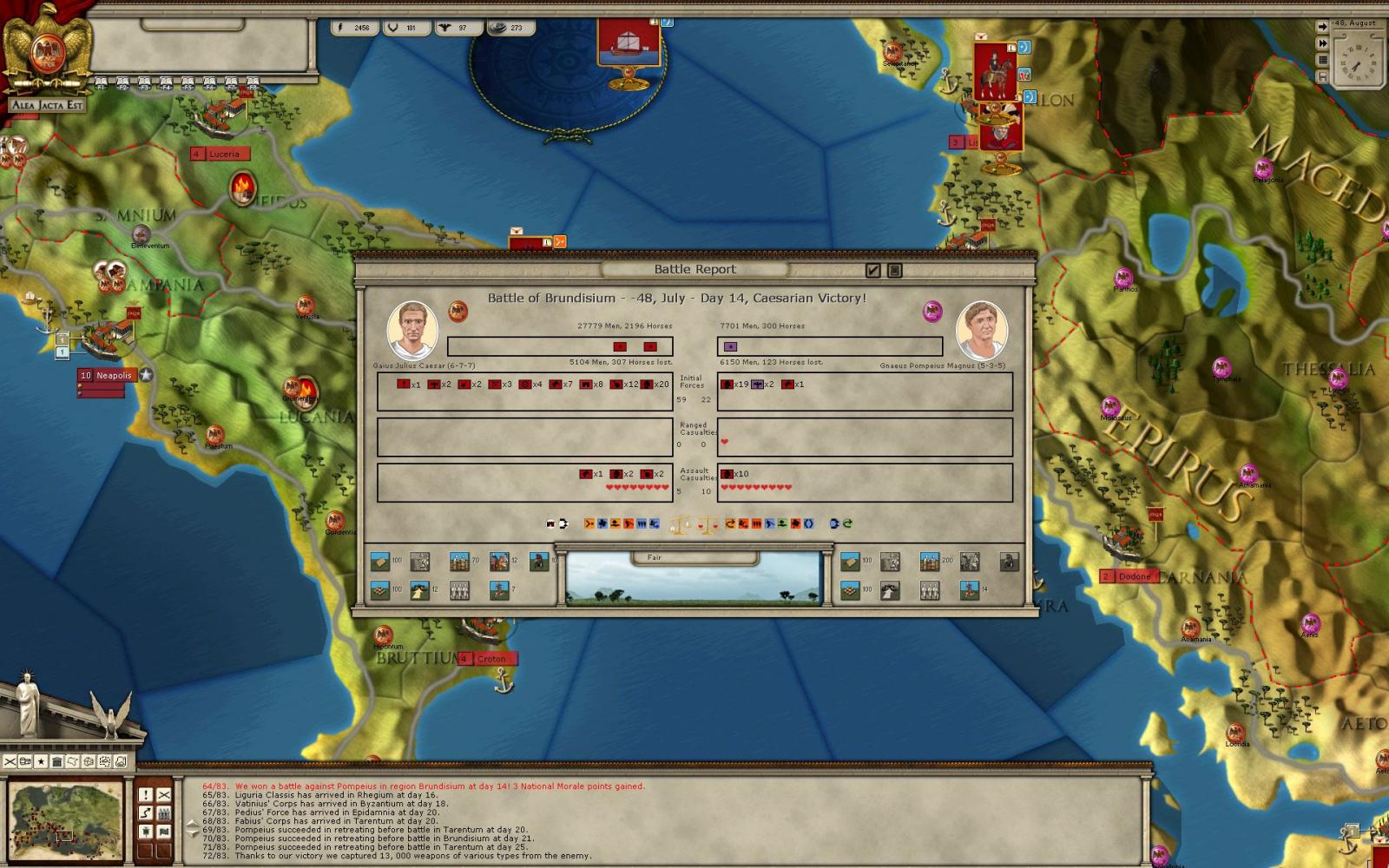Save the game with the floppy disk button

1322,77
